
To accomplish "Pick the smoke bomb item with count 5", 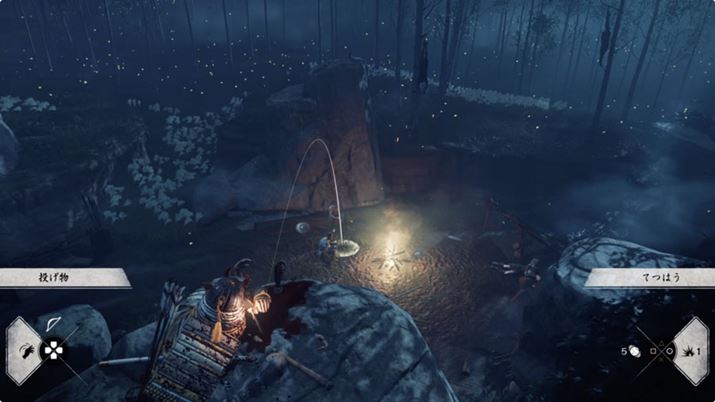I will click(x=633, y=351).
